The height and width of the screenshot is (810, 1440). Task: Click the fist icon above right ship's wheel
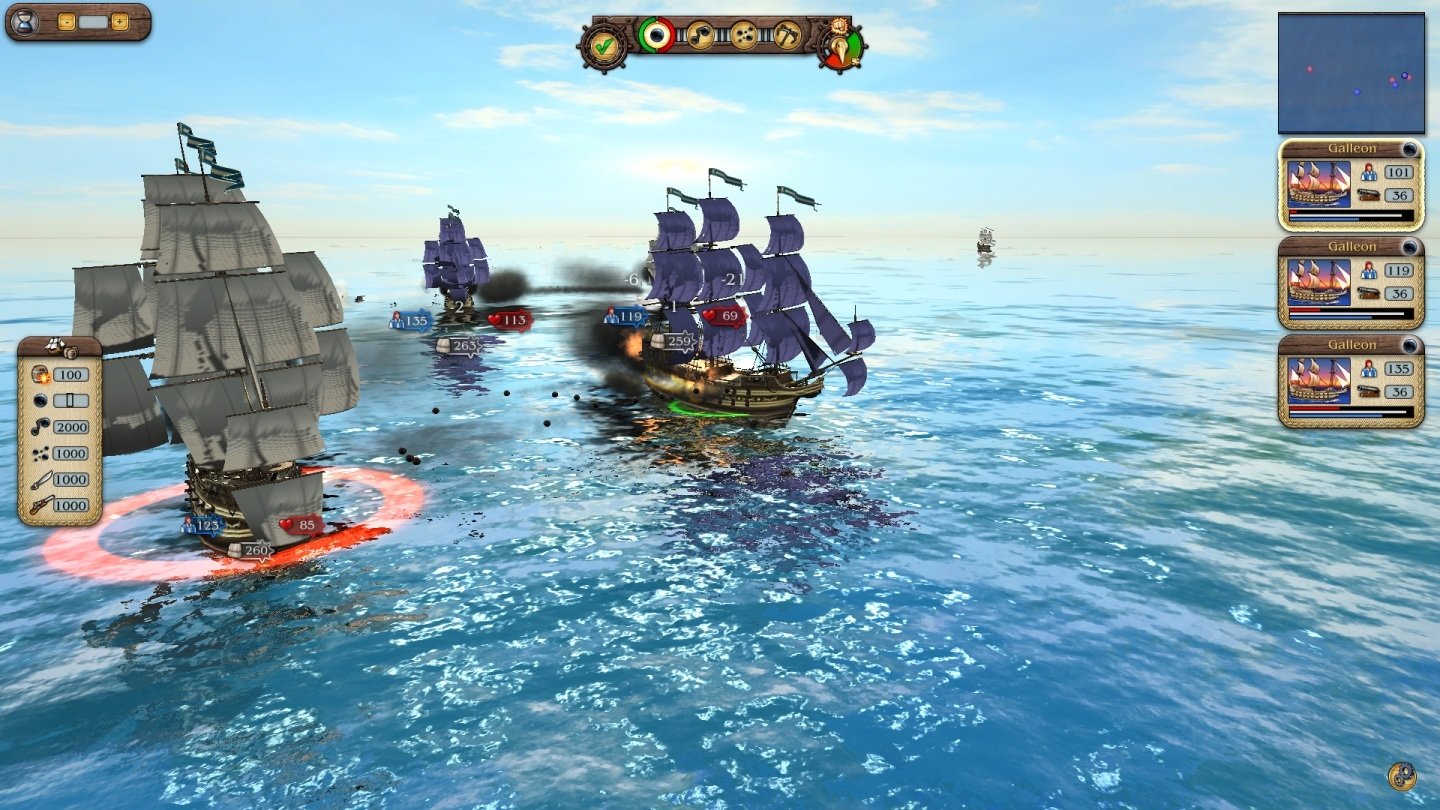coord(838,28)
